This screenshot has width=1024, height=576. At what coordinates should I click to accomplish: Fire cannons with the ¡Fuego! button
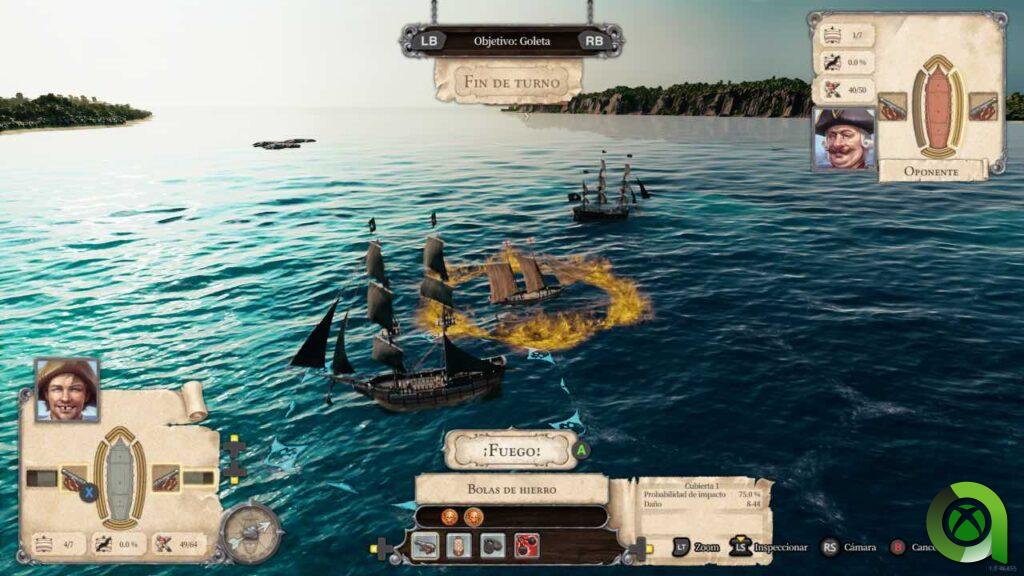(x=511, y=450)
